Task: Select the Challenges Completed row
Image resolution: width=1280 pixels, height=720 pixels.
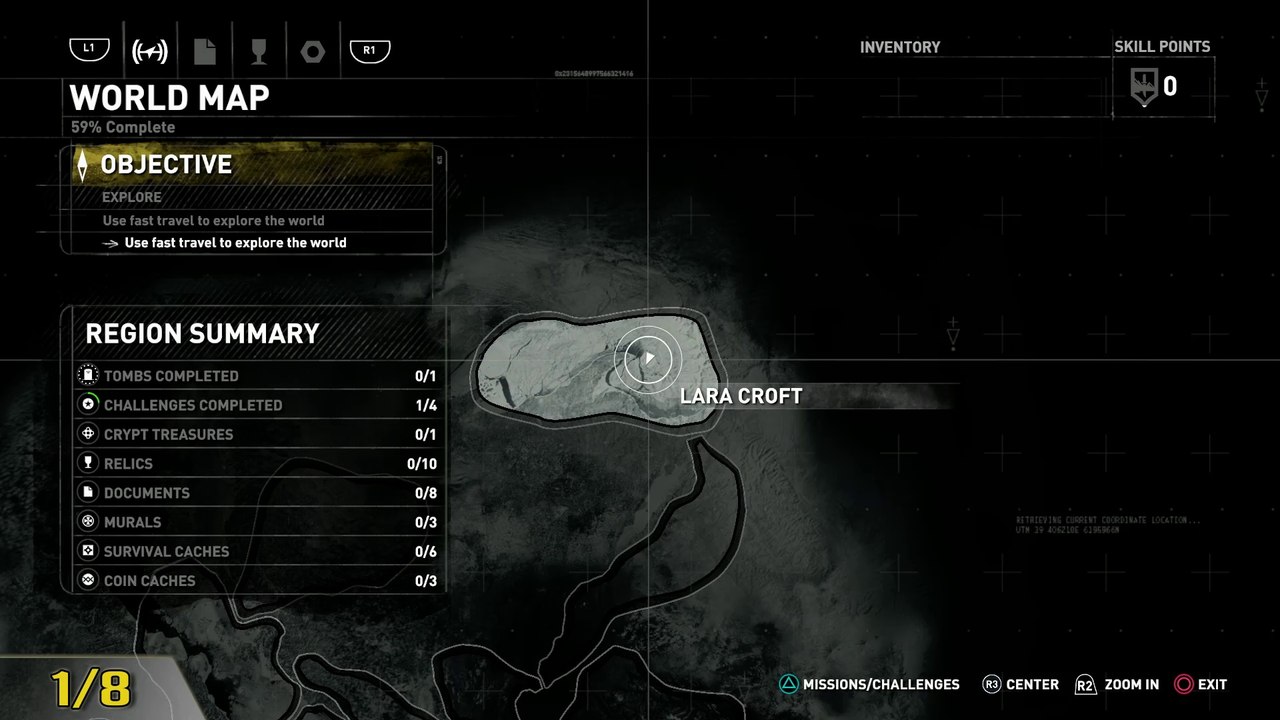Action: tap(256, 405)
